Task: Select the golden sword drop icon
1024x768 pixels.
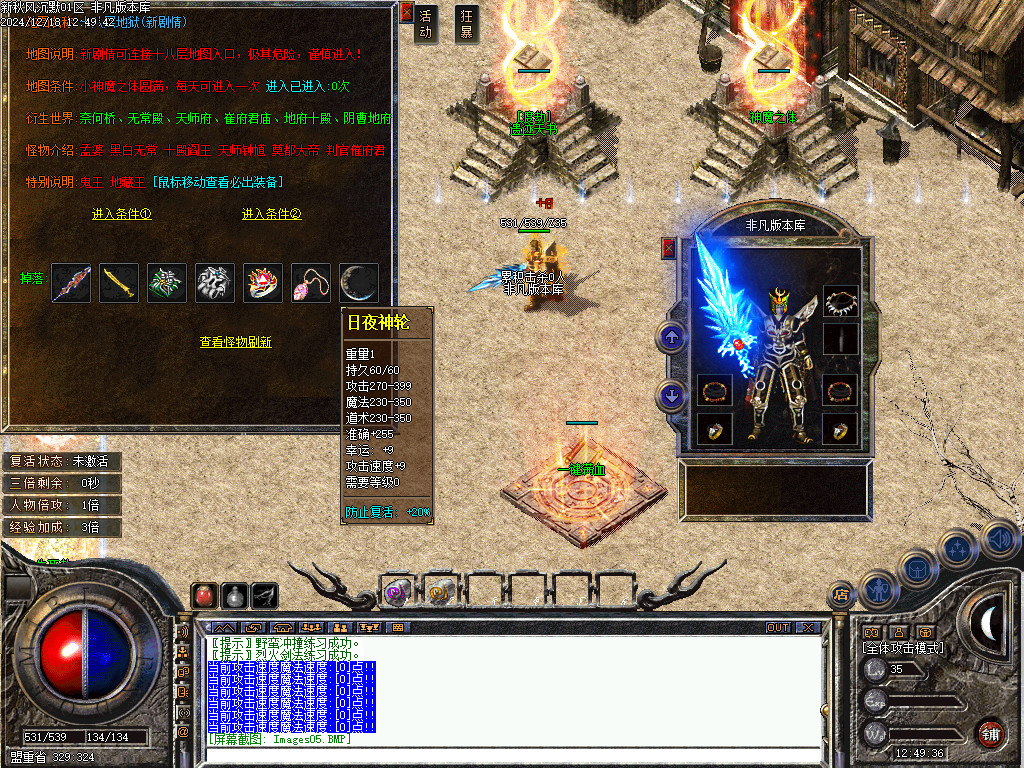Action: point(119,283)
